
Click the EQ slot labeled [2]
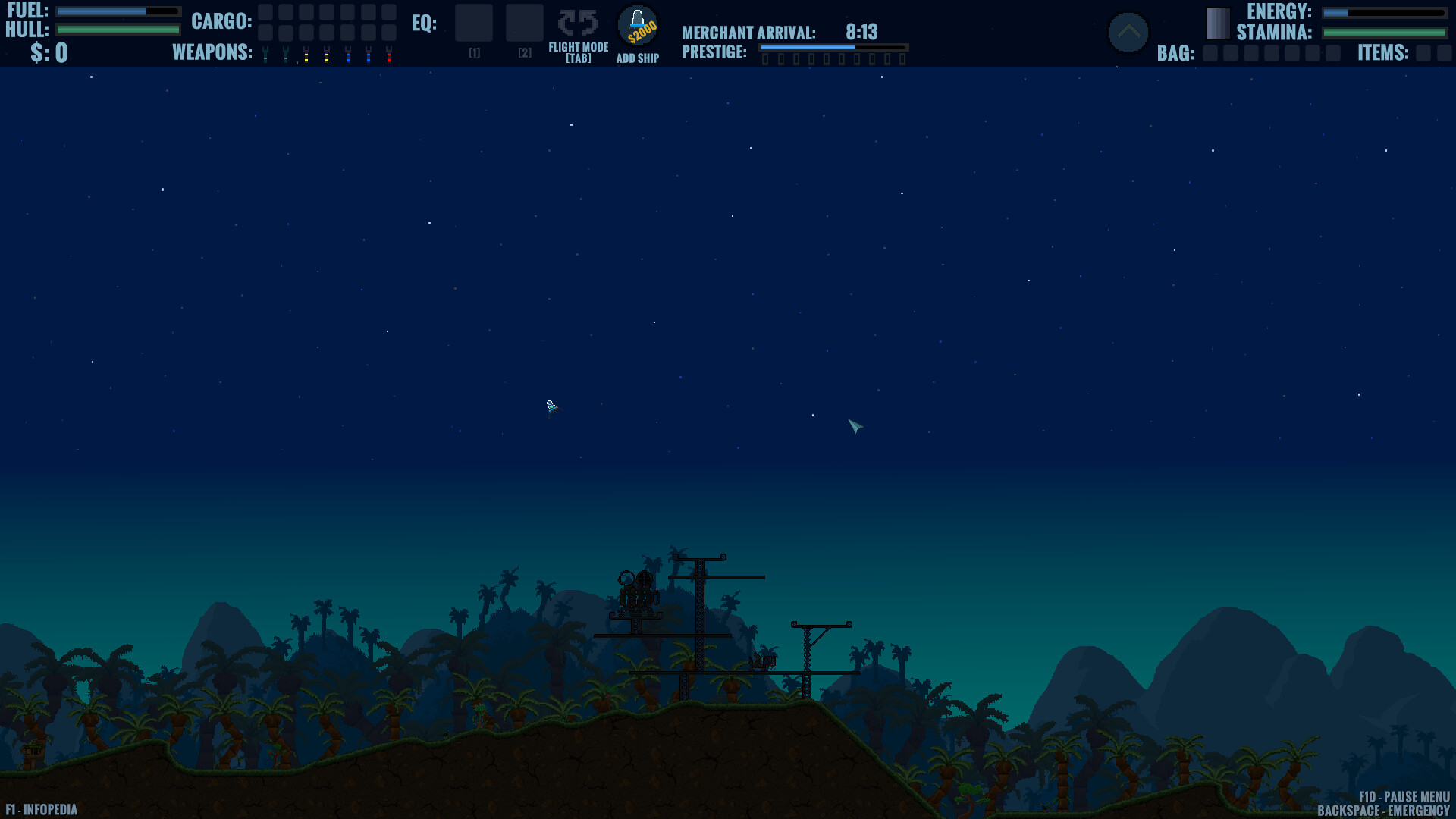(x=525, y=24)
